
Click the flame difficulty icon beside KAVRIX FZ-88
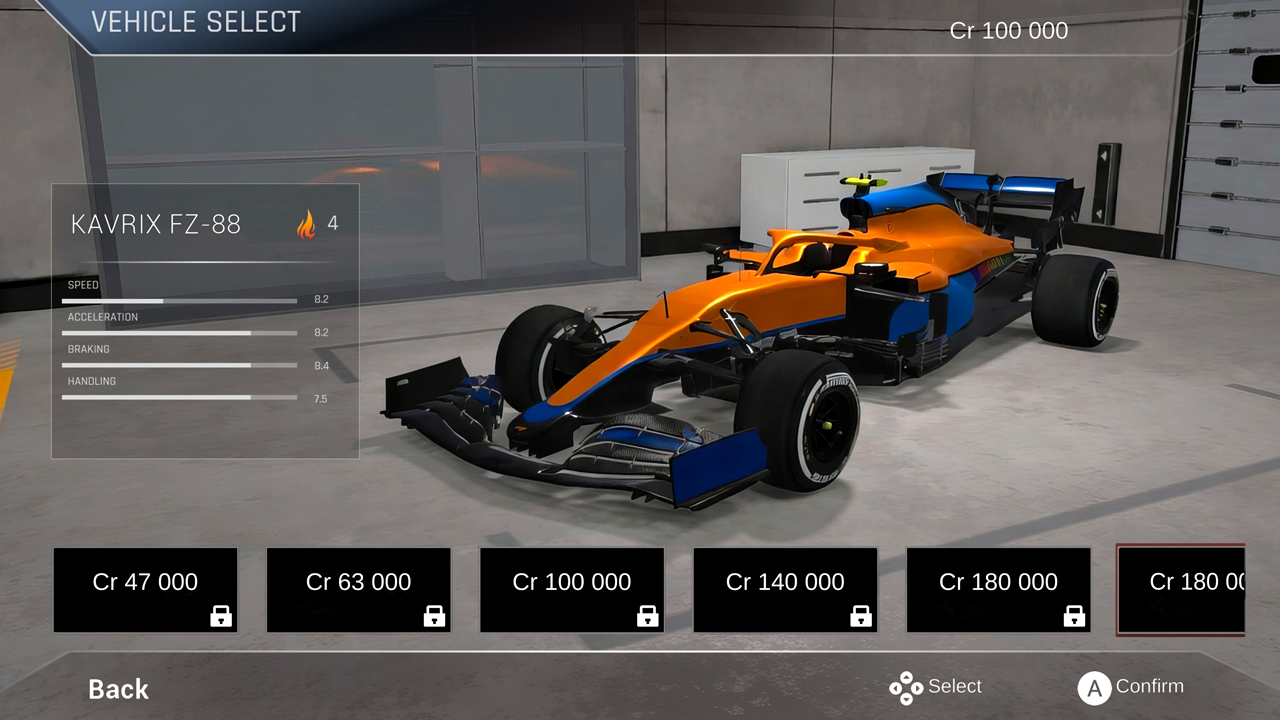(305, 223)
